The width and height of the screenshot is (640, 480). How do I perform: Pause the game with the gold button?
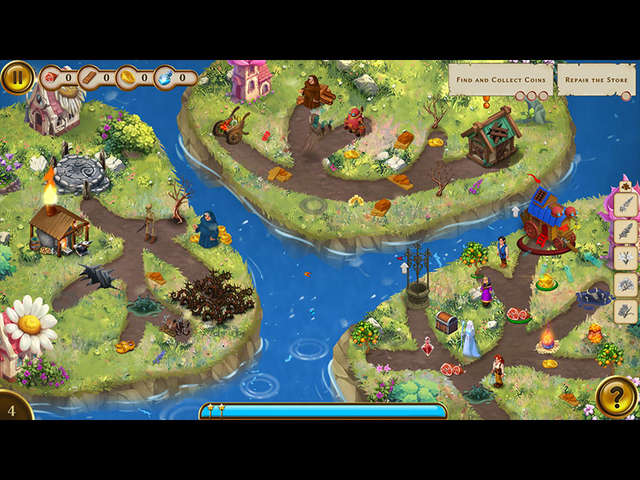tap(17, 77)
